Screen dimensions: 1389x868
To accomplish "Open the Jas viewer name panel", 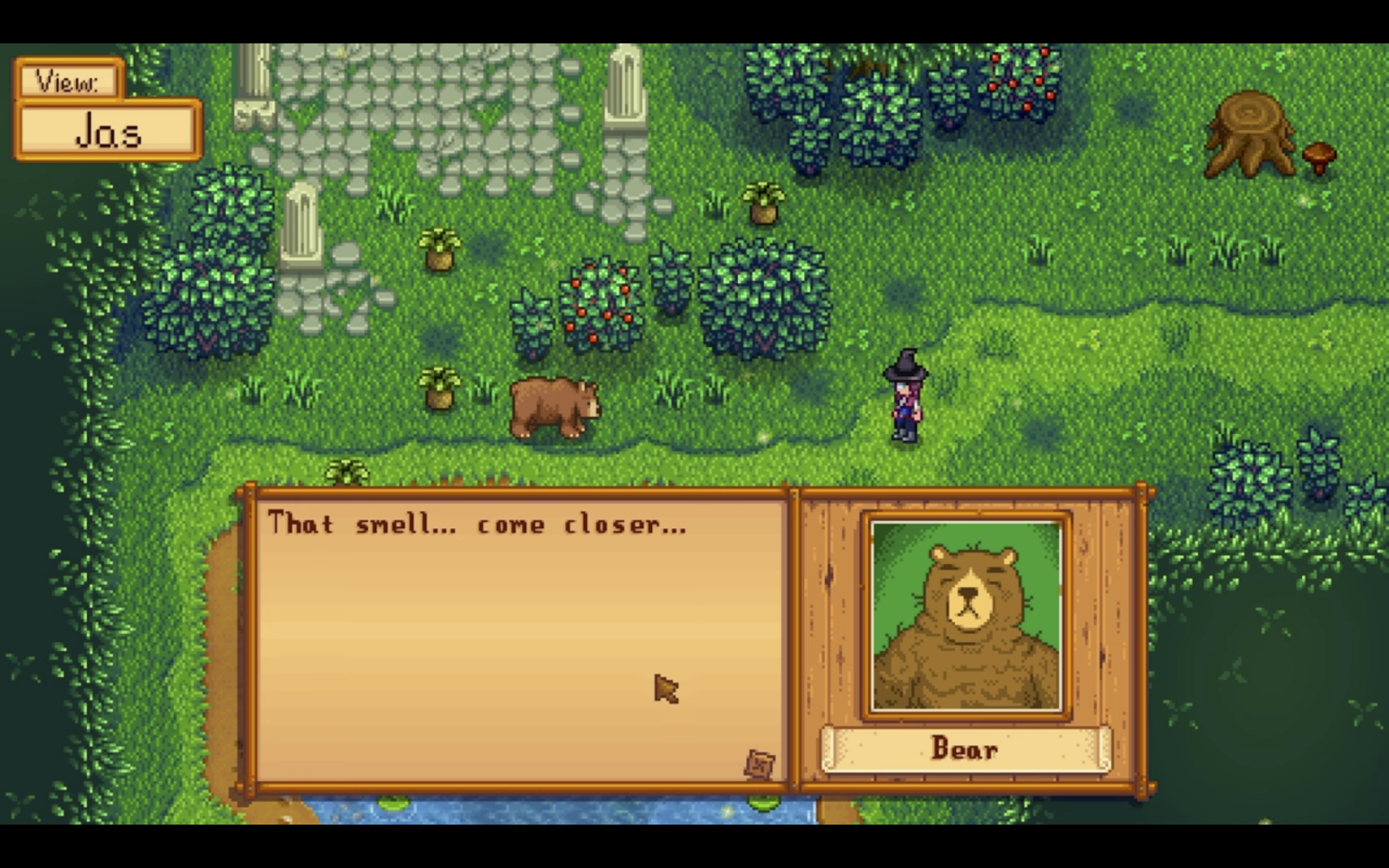I will tap(107, 131).
